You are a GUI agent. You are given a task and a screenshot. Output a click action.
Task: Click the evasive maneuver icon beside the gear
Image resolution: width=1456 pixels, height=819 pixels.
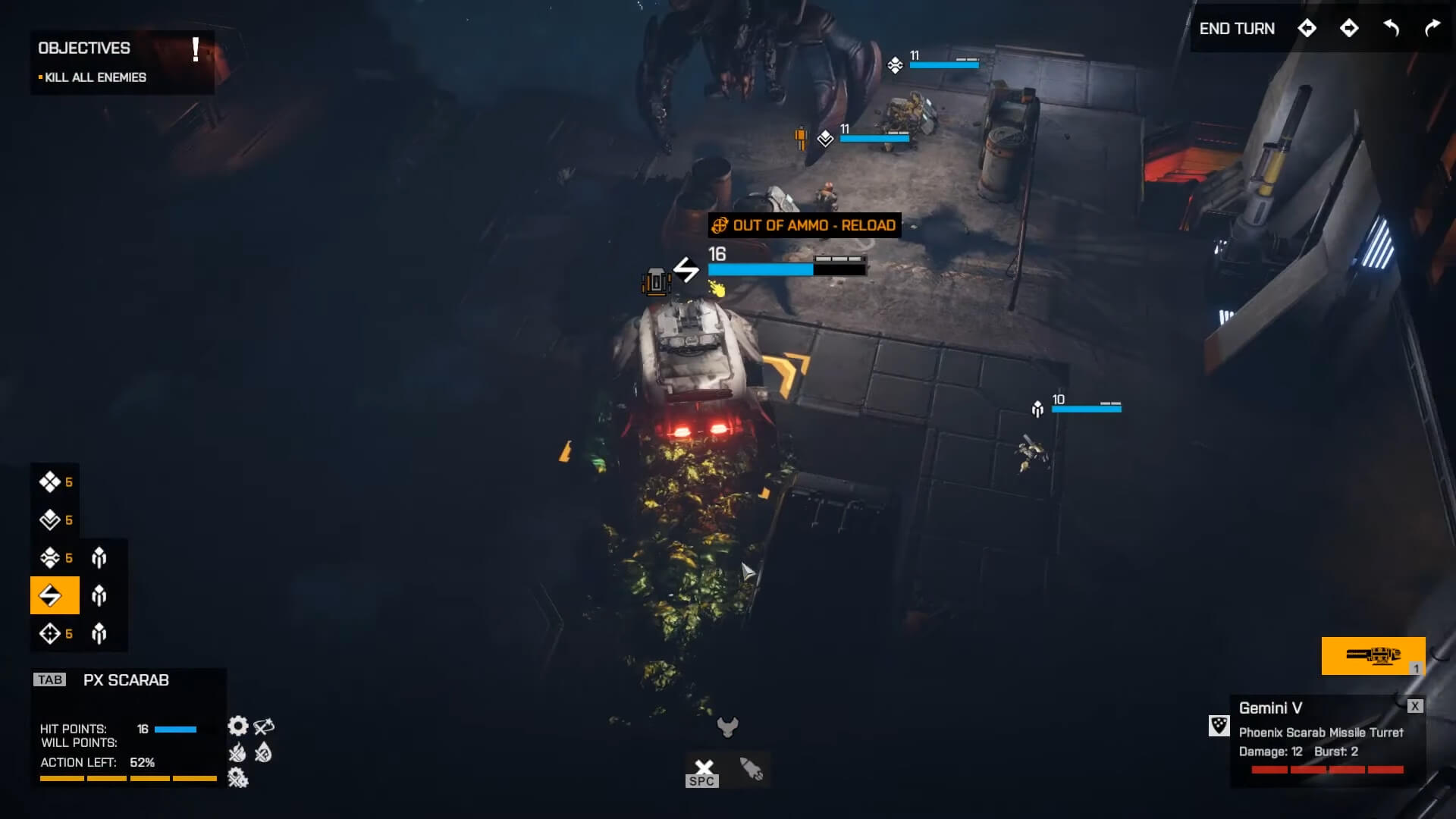click(264, 726)
